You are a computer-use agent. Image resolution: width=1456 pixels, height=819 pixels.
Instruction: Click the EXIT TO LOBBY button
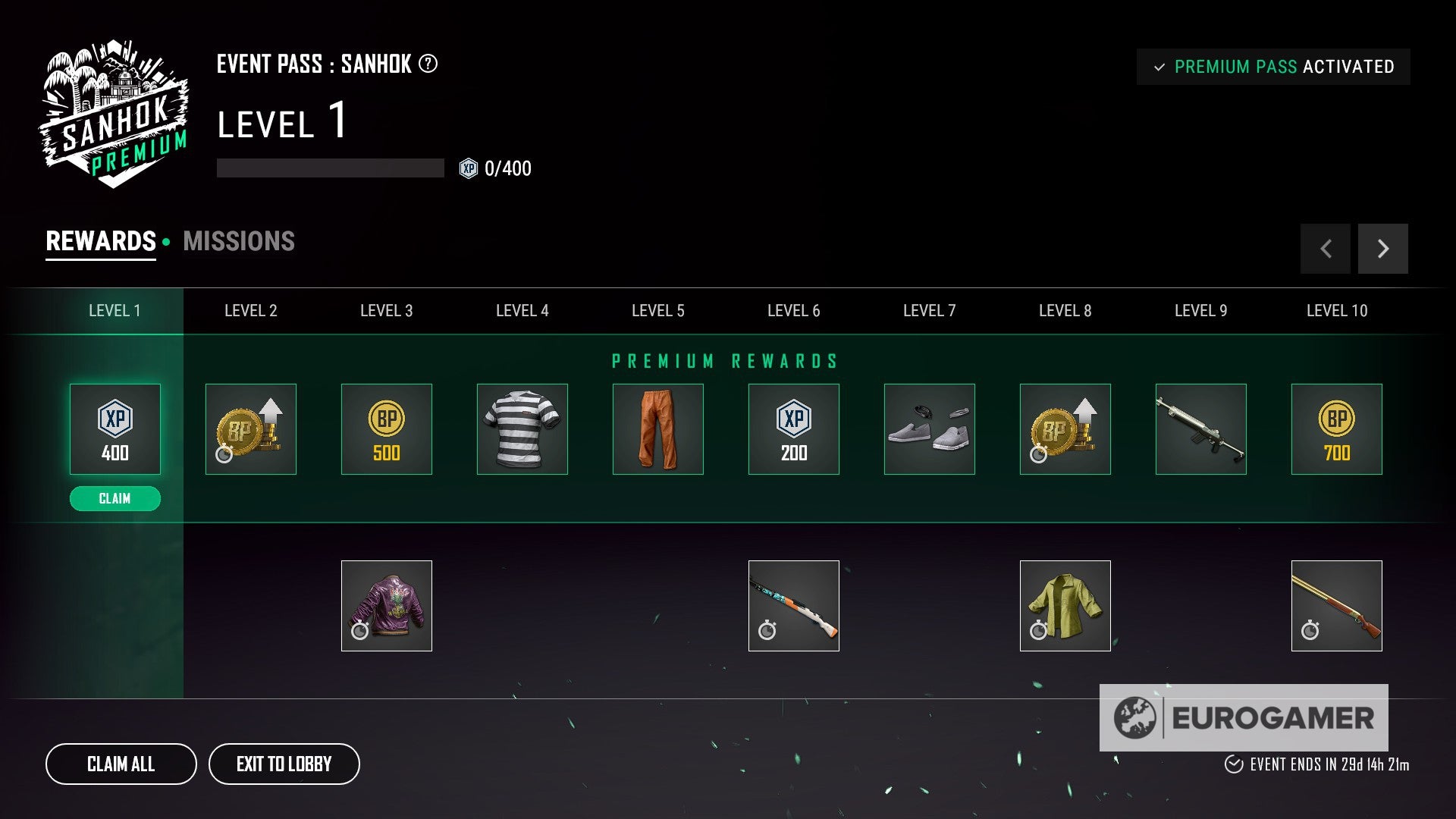[284, 764]
